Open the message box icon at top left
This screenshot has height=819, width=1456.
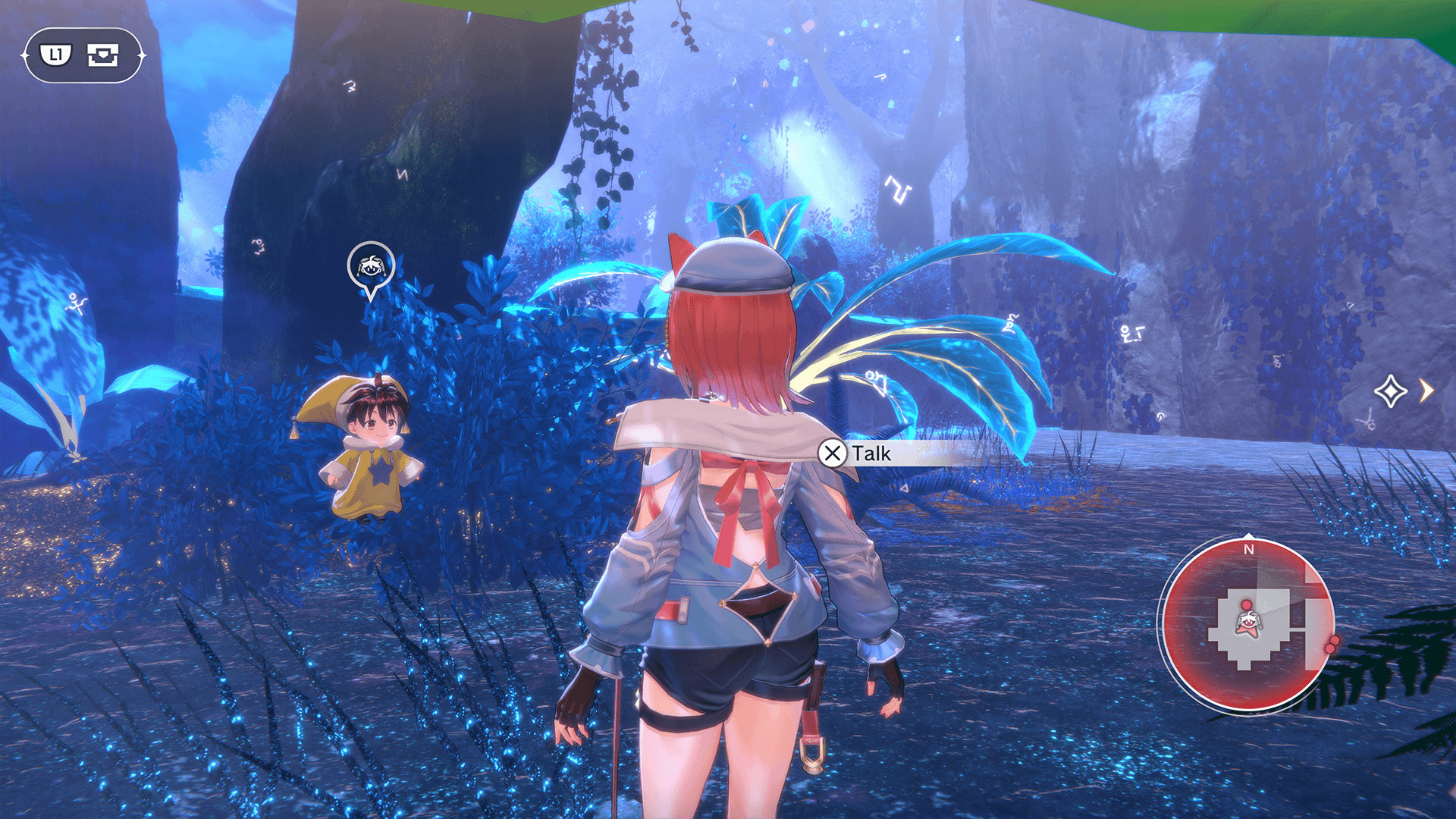[x=102, y=55]
